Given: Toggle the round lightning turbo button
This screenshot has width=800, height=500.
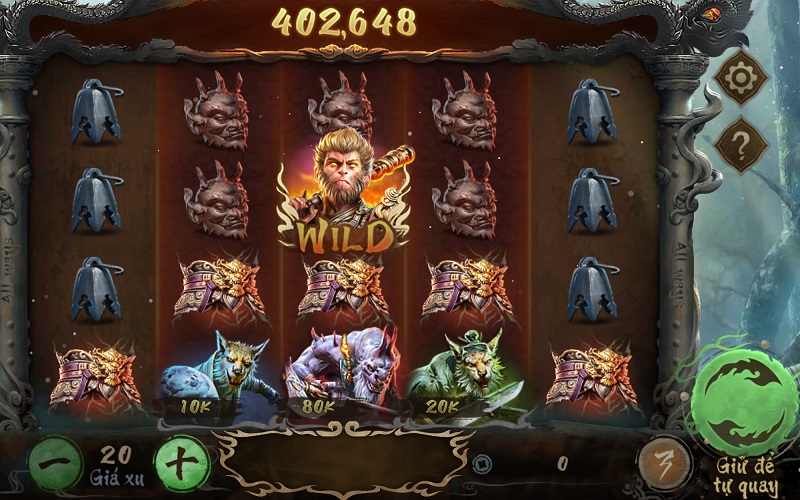Looking at the screenshot, I should click(x=662, y=463).
